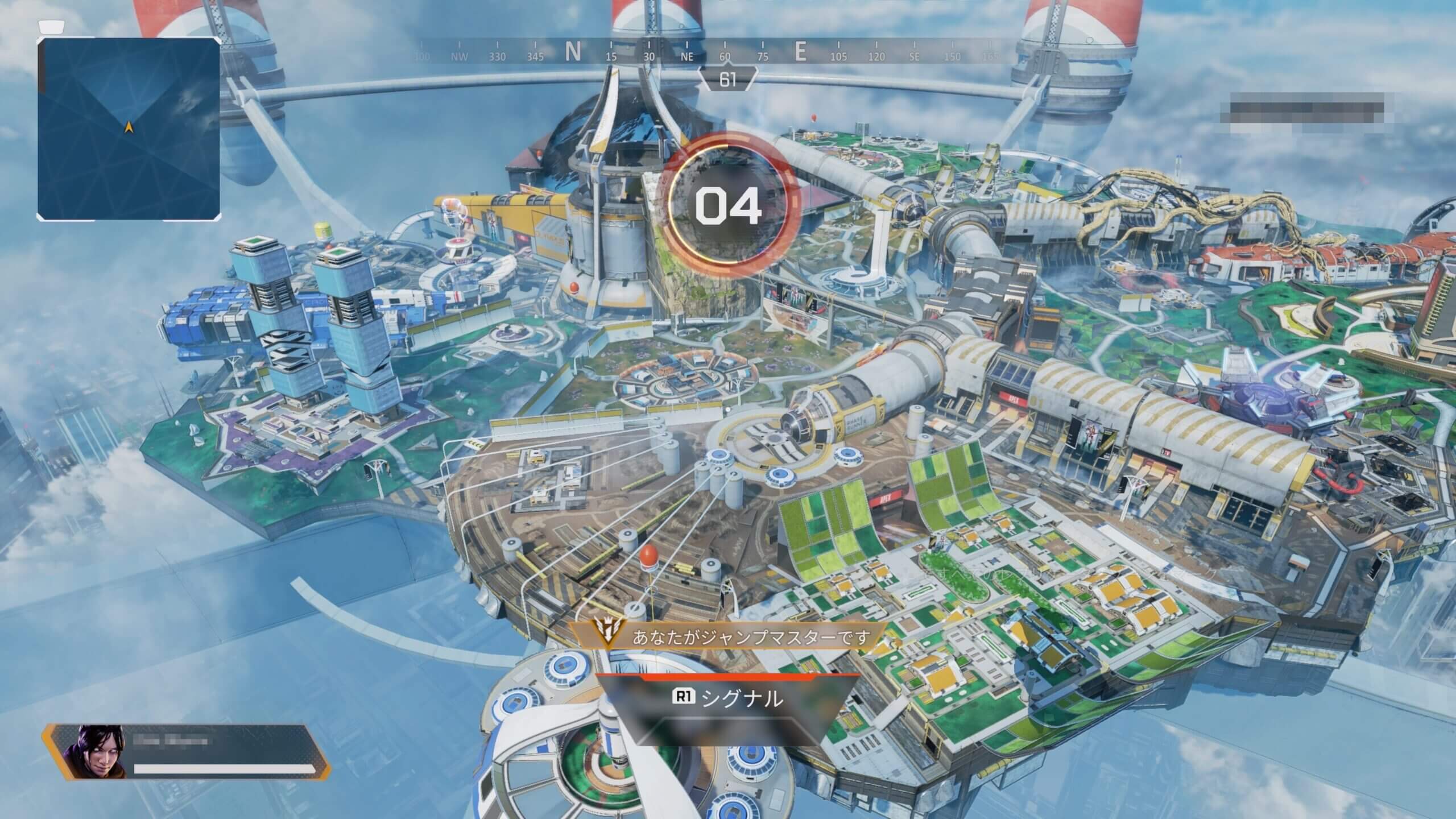Open the minimap in the corner
Screen dimensions: 1456x819
pos(129,129)
